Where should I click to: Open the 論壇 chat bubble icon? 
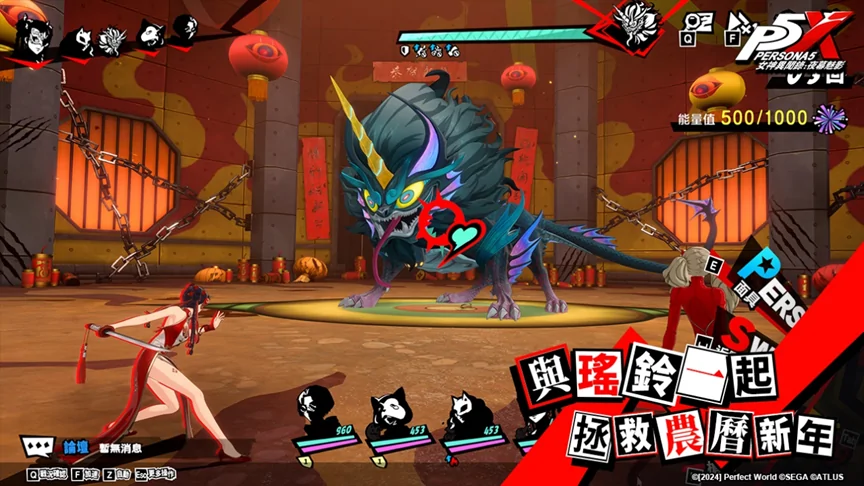coord(38,448)
